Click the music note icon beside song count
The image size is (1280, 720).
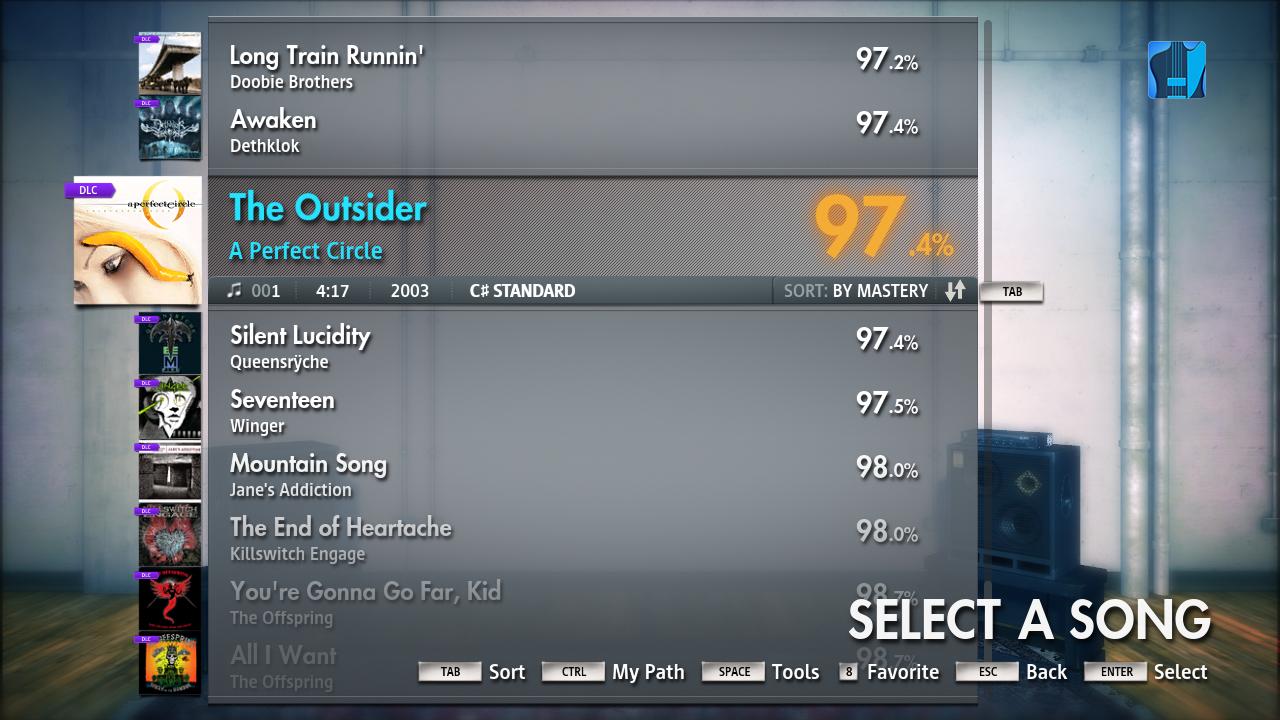[x=235, y=291]
